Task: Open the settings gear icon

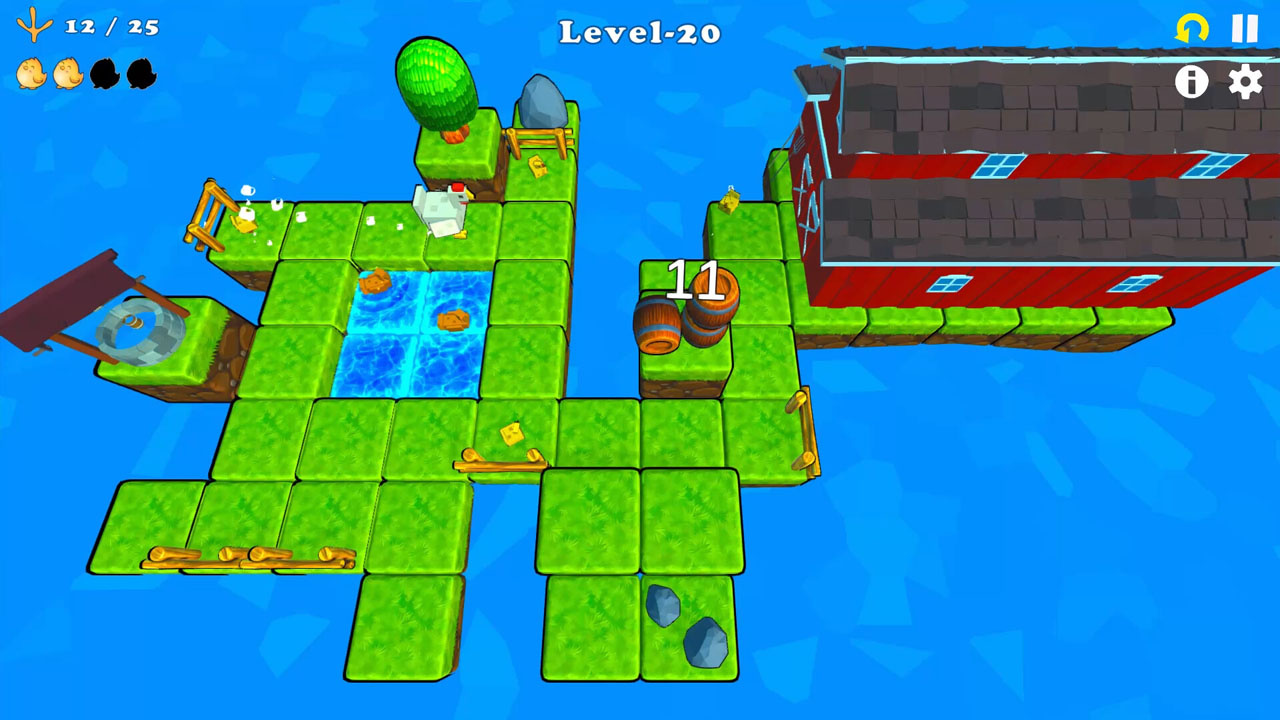Action: coord(1244,83)
